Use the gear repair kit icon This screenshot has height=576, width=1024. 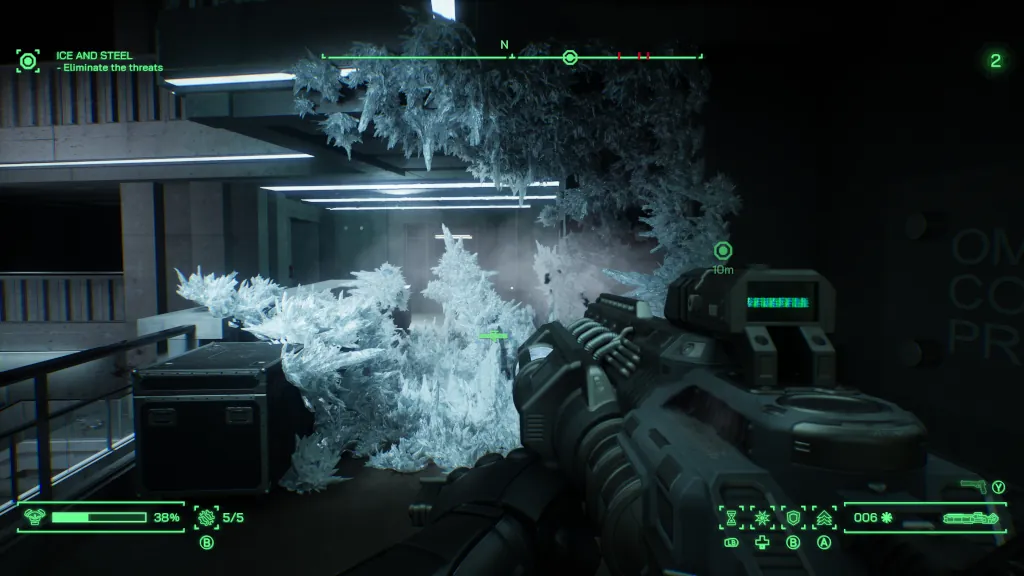(207, 517)
